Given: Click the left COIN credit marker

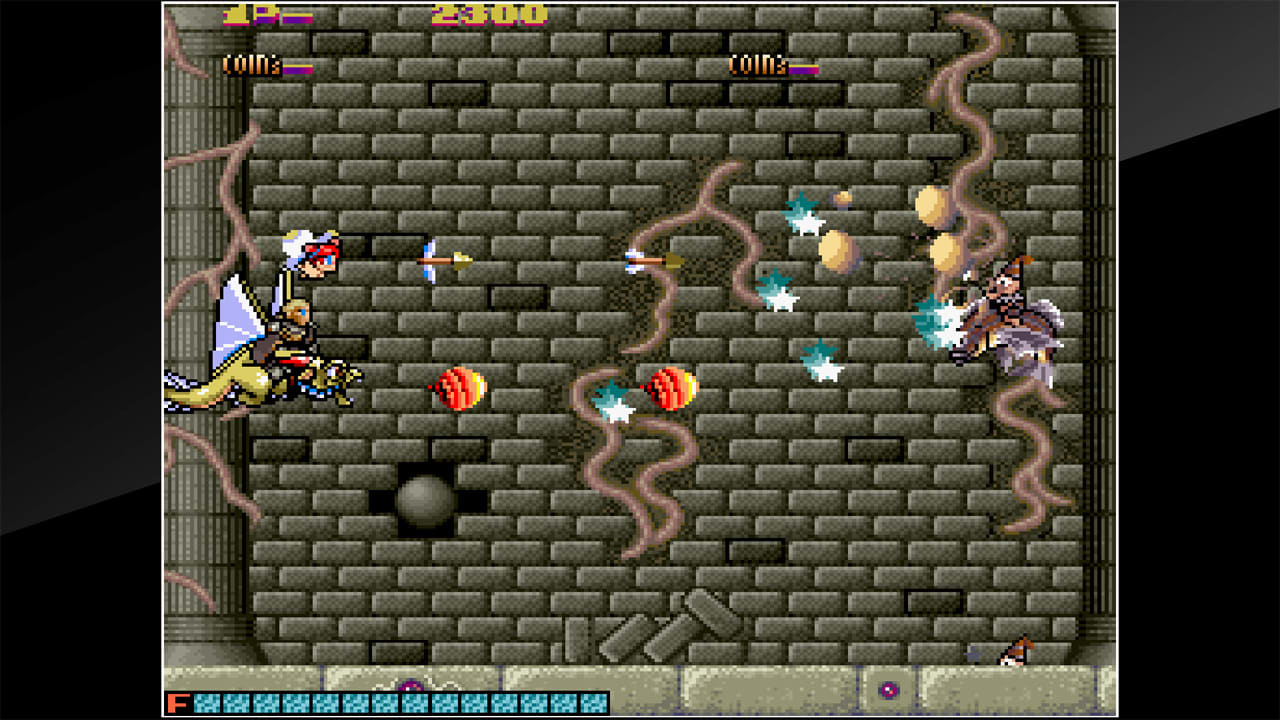Looking at the screenshot, I should 252,64.
